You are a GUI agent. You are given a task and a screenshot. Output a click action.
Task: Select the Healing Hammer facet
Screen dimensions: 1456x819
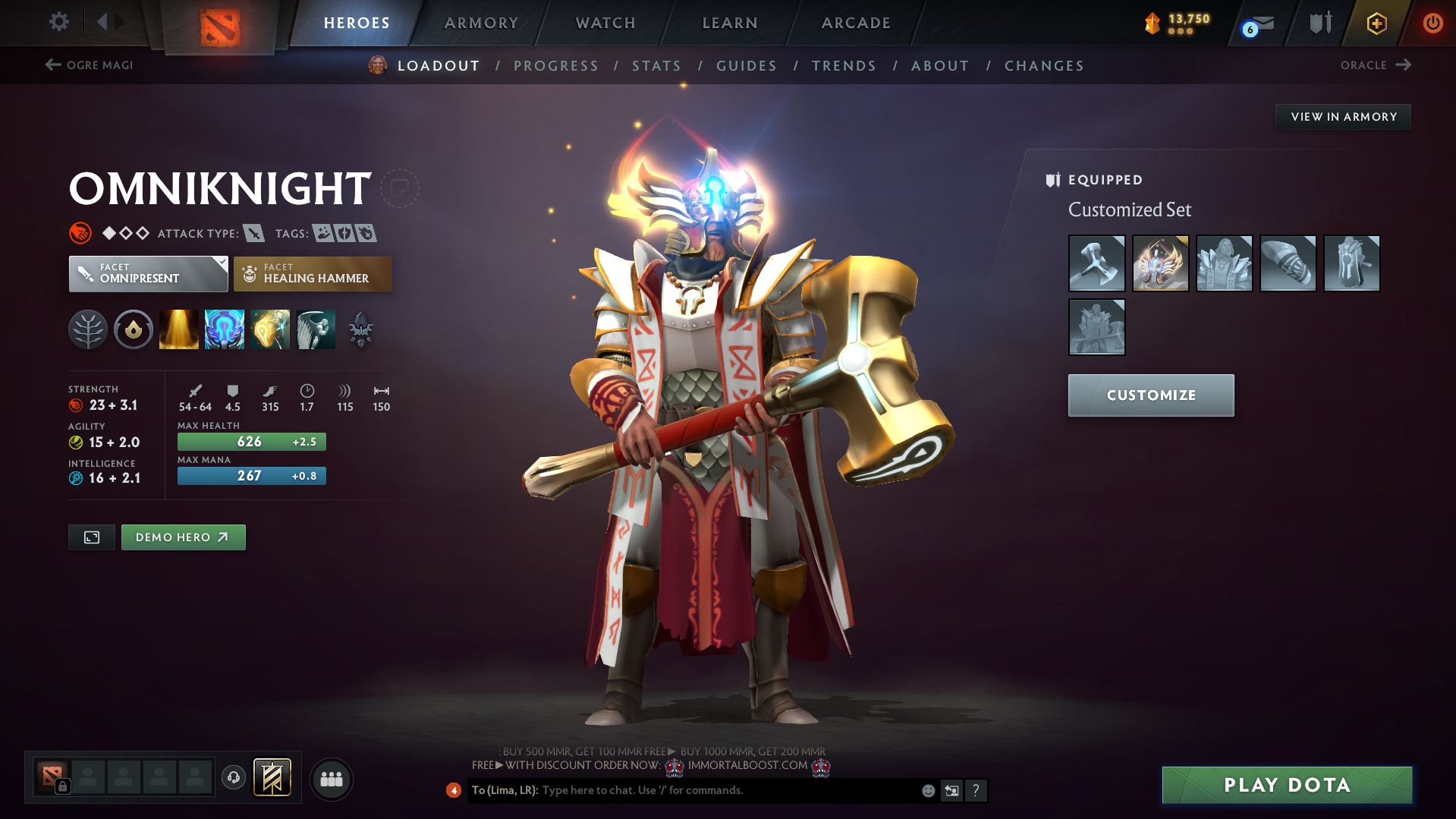[312, 273]
